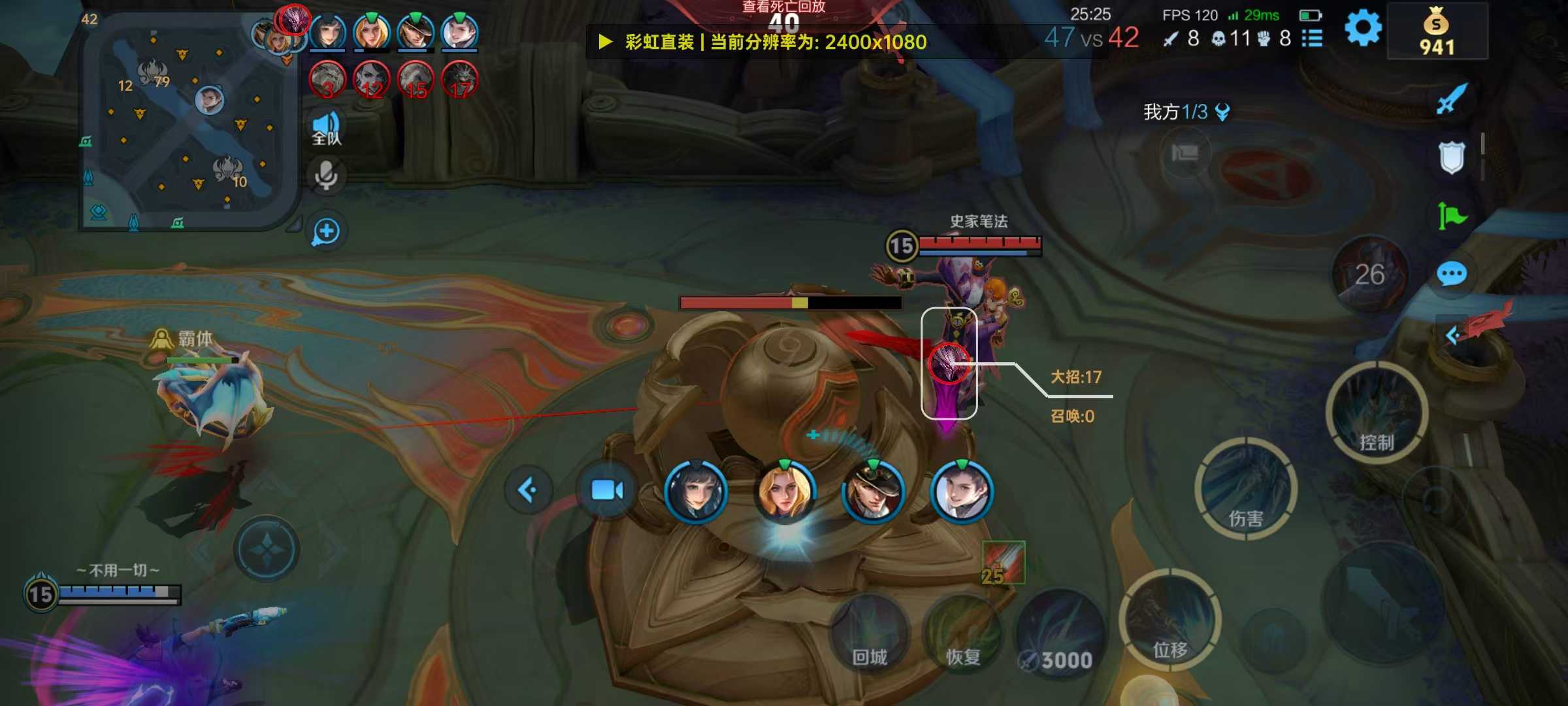Activate the 位移 dash ability

pyautogui.click(x=1169, y=621)
